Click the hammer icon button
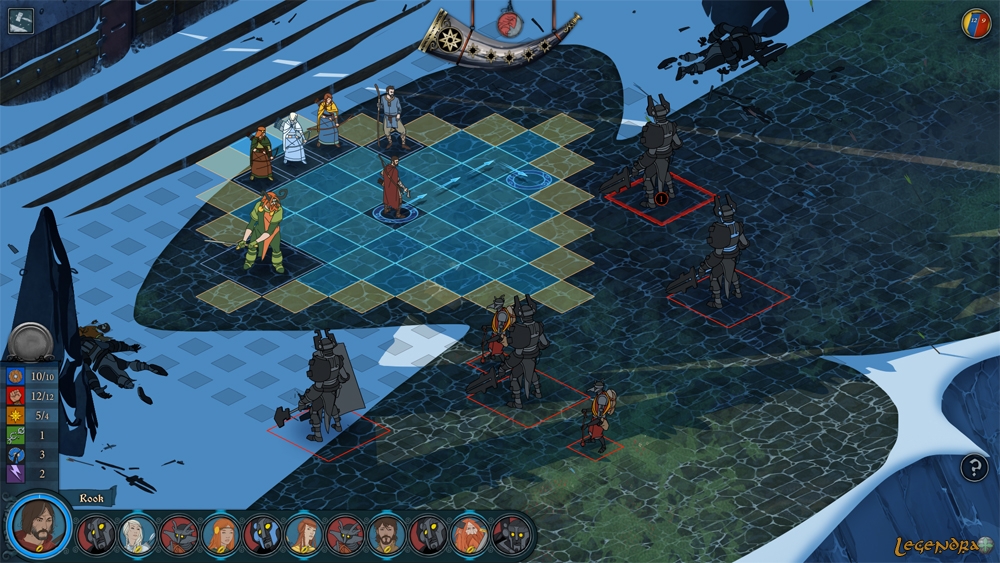The height and width of the screenshot is (563, 1000). 20,20
